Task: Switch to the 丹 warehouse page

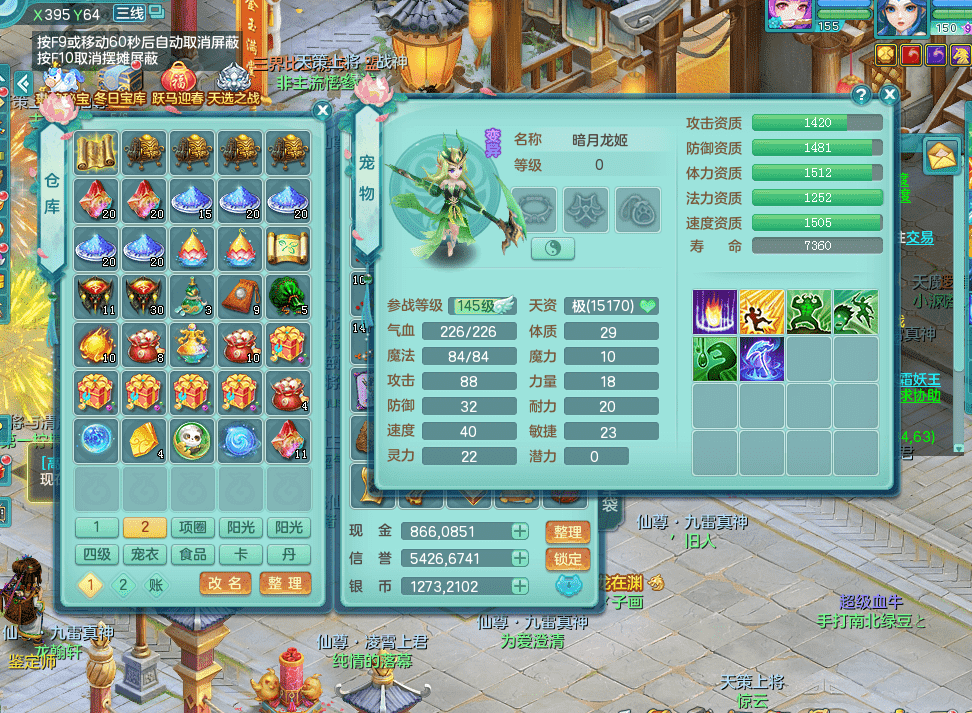Action: [289, 555]
